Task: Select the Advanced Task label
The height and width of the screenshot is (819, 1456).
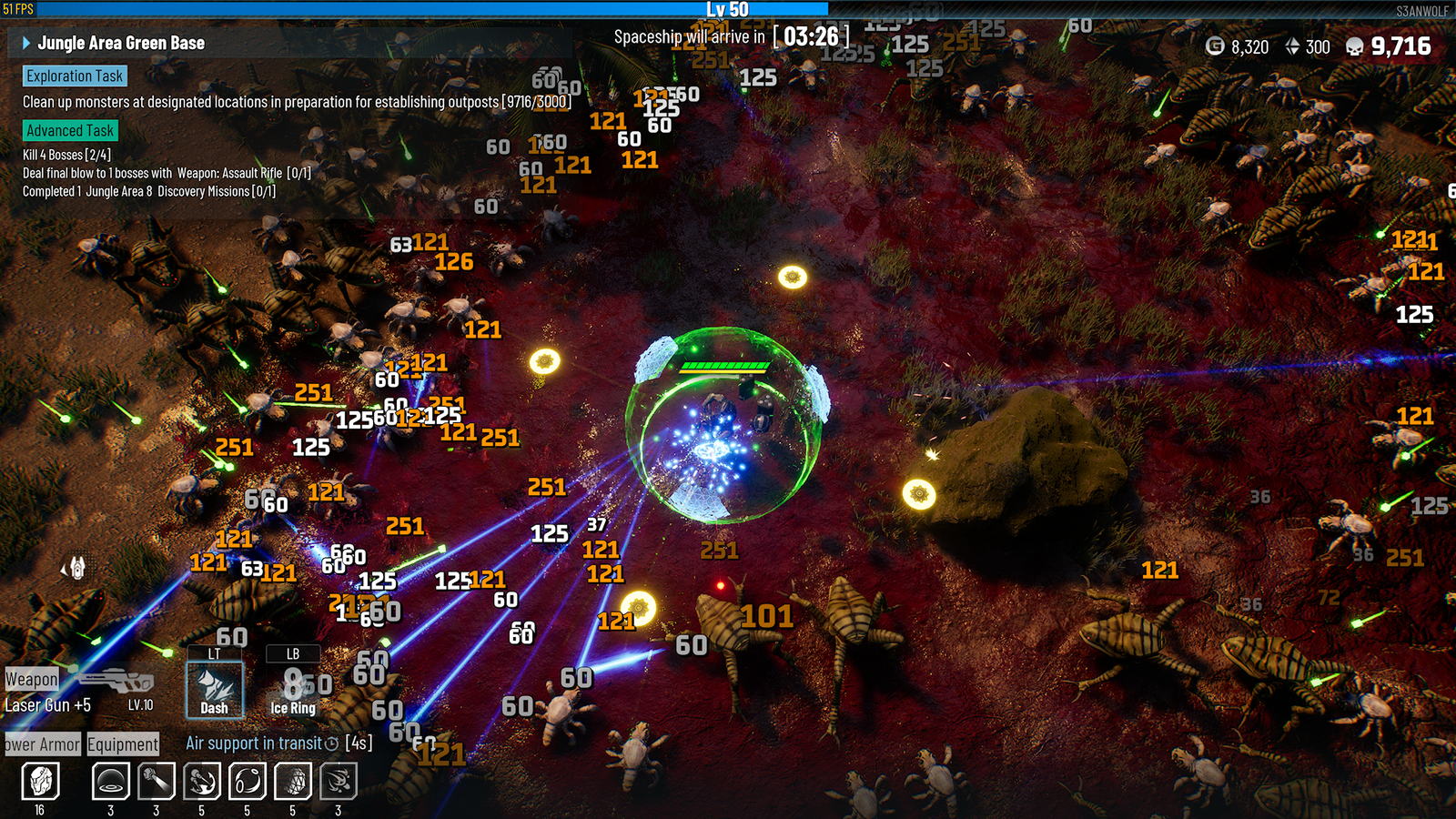Action: pyautogui.click(x=70, y=131)
